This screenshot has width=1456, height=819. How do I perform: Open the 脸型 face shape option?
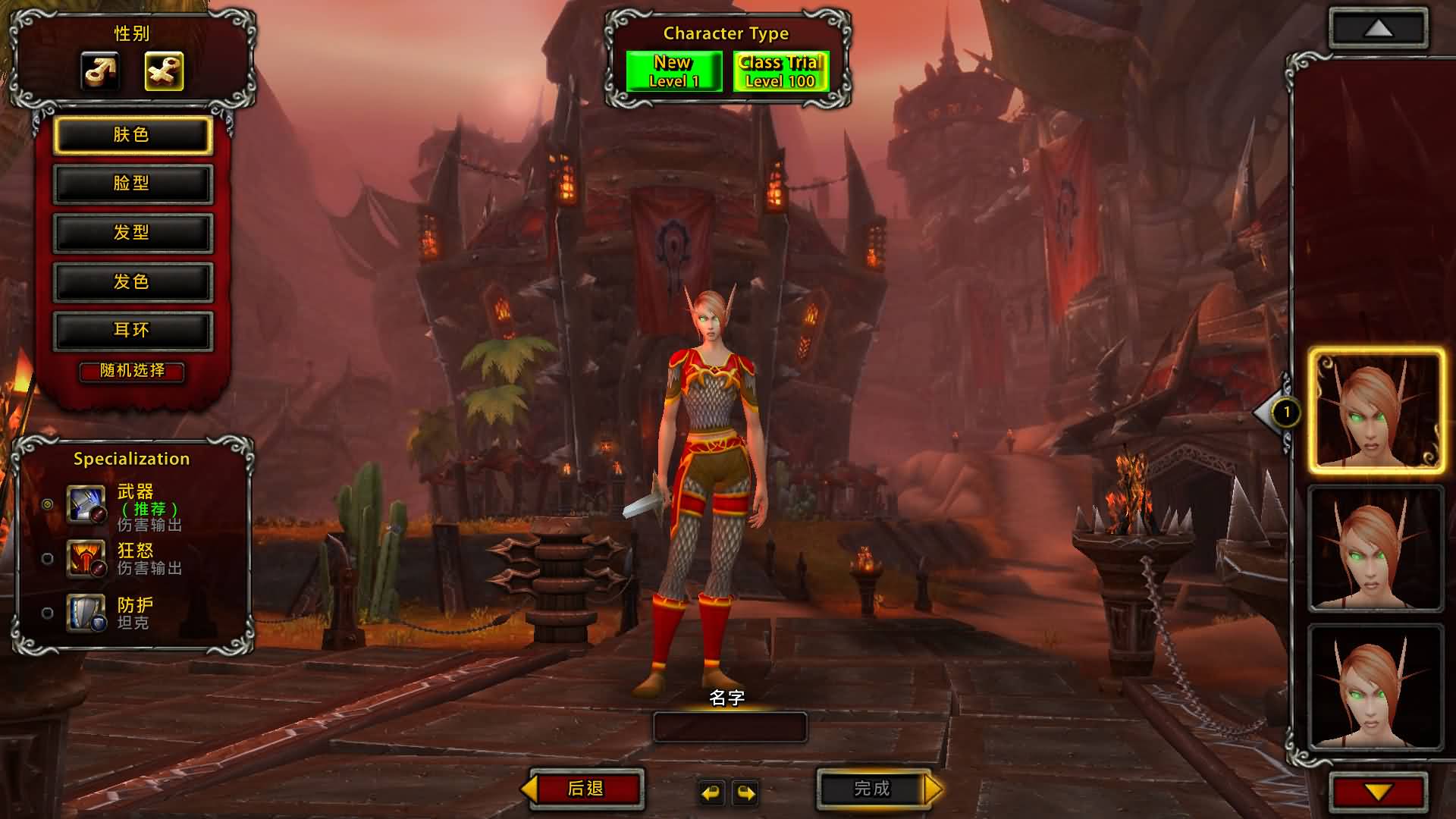[132, 184]
